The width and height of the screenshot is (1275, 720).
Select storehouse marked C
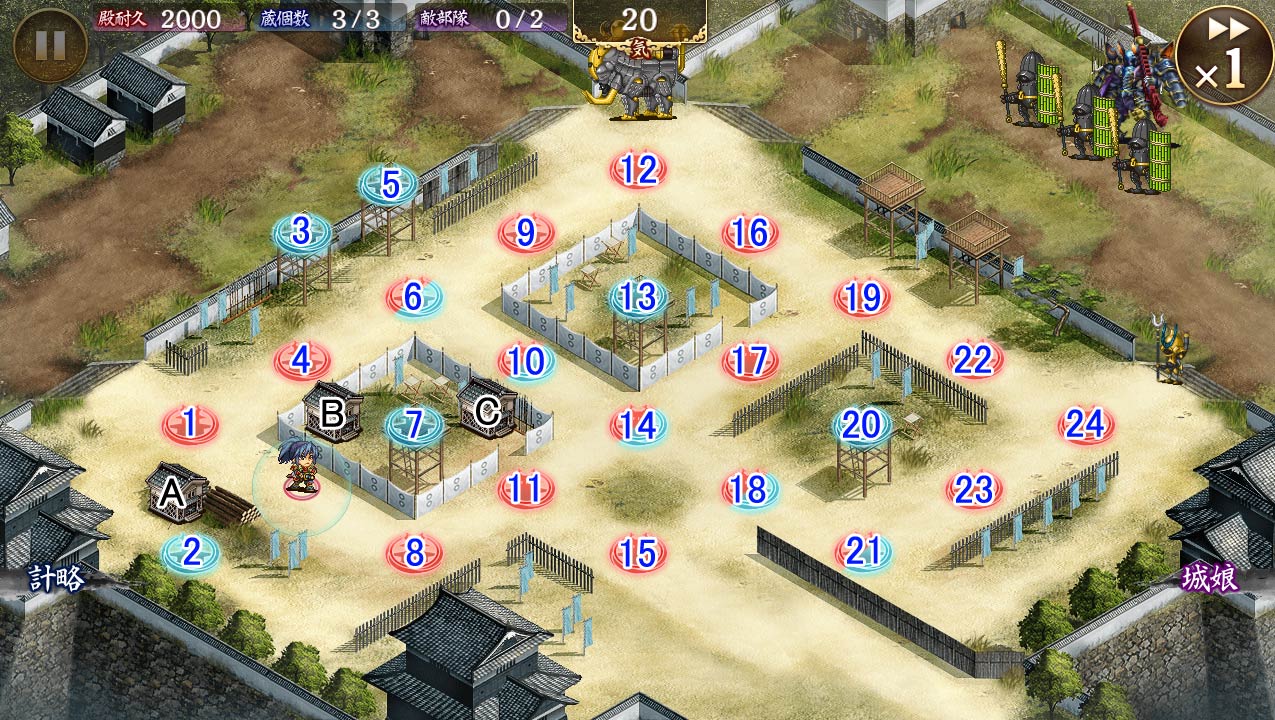[x=487, y=409]
